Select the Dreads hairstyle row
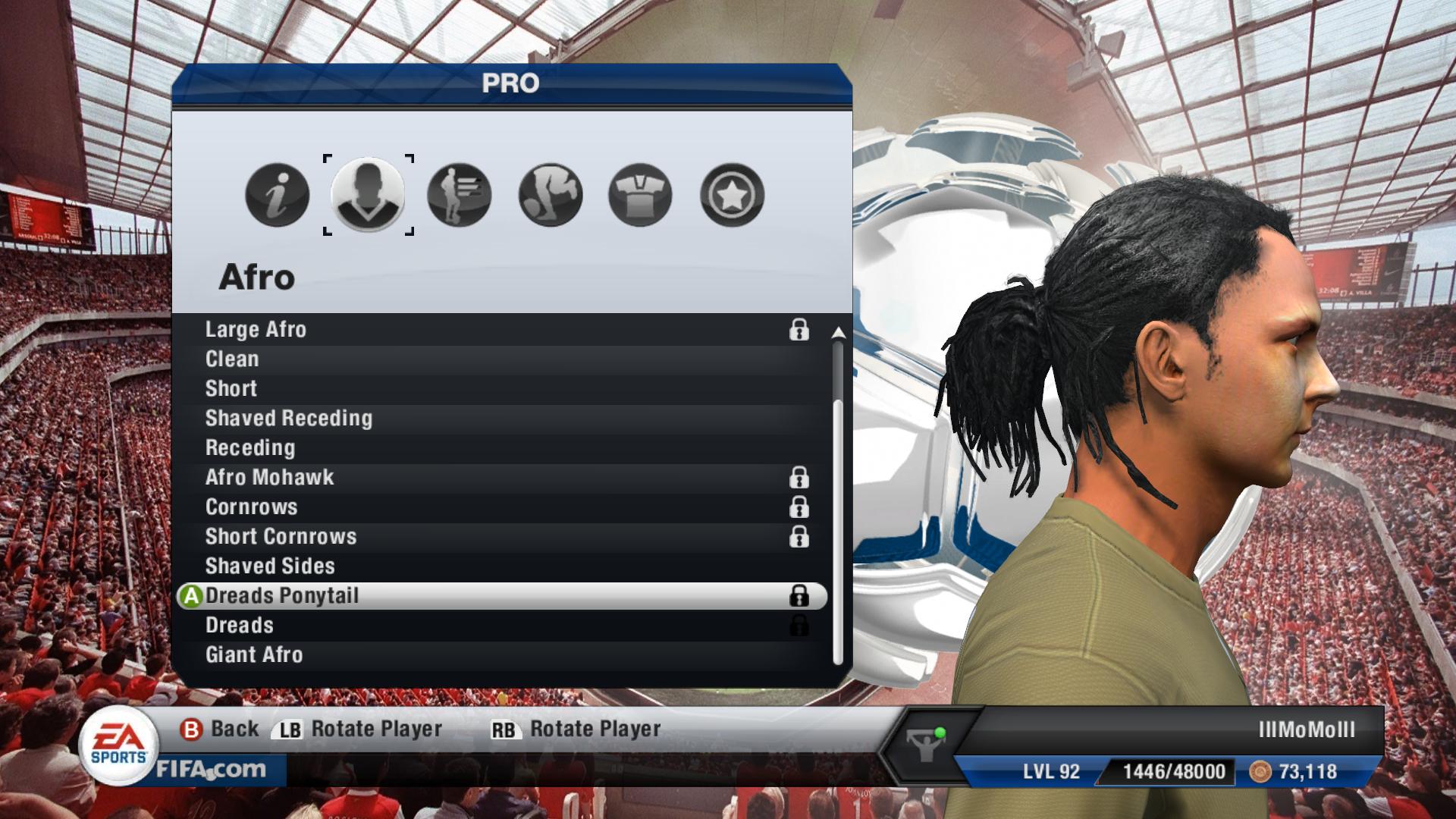 [x=240, y=626]
